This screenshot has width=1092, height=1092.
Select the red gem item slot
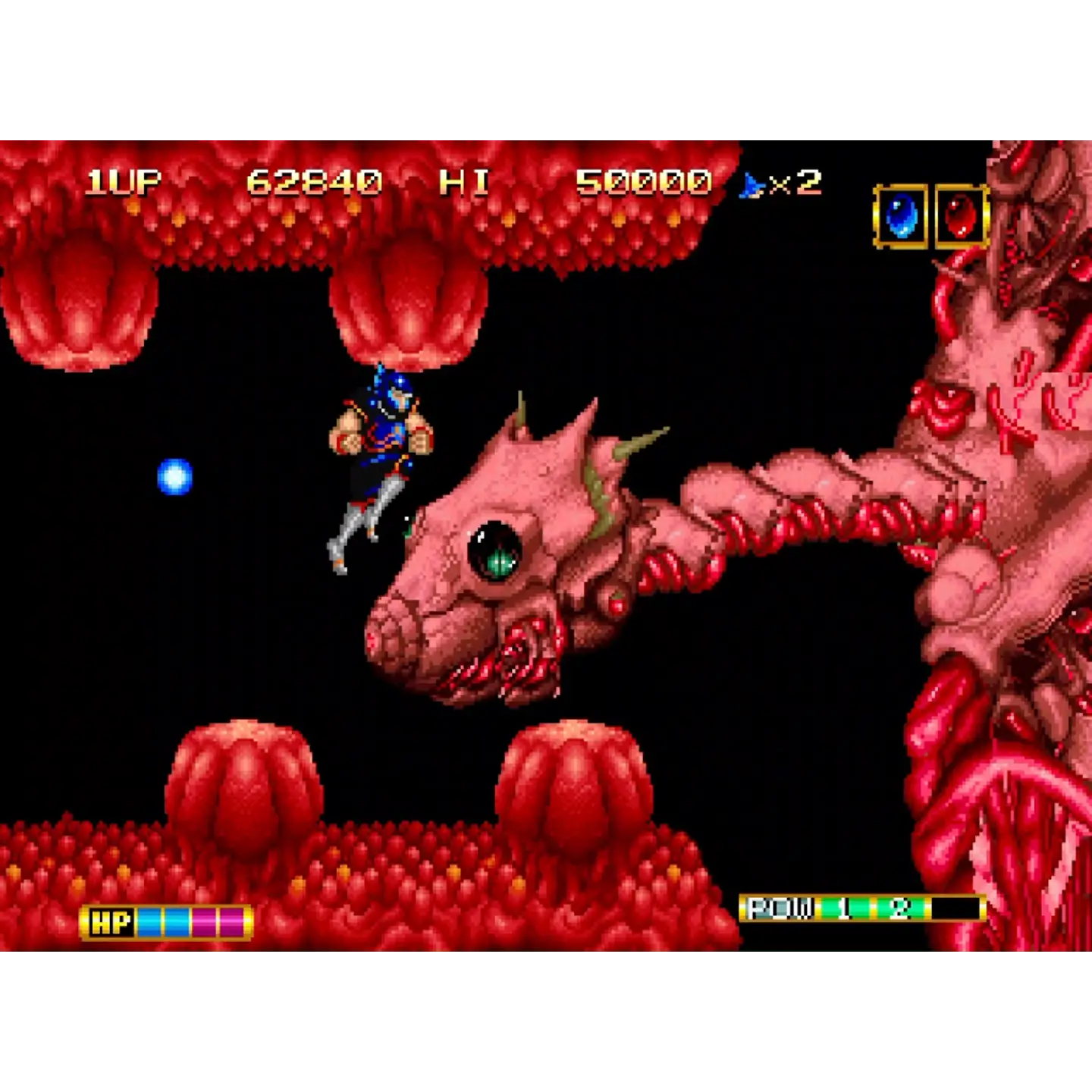click(961, 217)
